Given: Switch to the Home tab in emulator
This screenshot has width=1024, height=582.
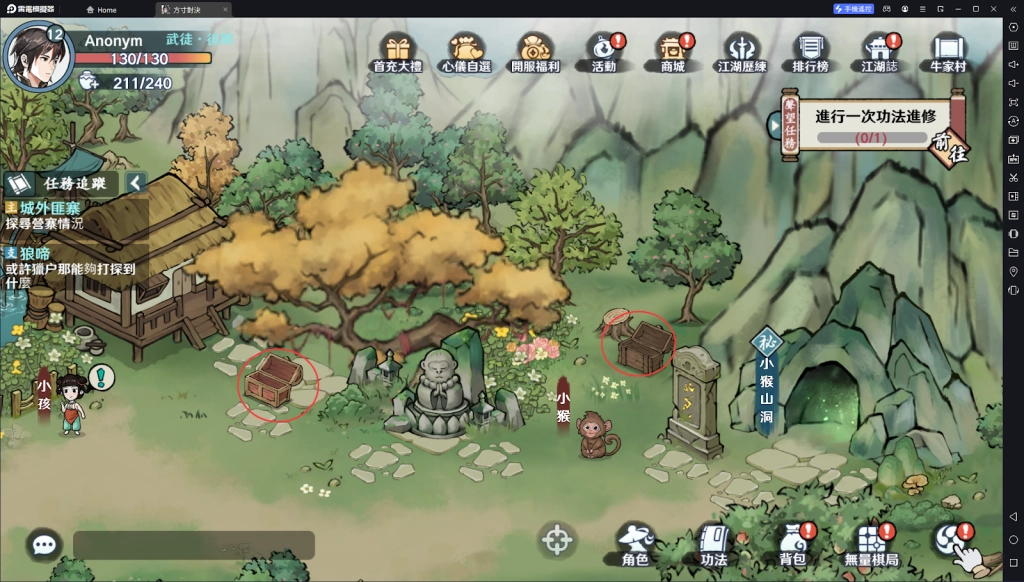Looking at the screenshot, I should coord(100,9).
